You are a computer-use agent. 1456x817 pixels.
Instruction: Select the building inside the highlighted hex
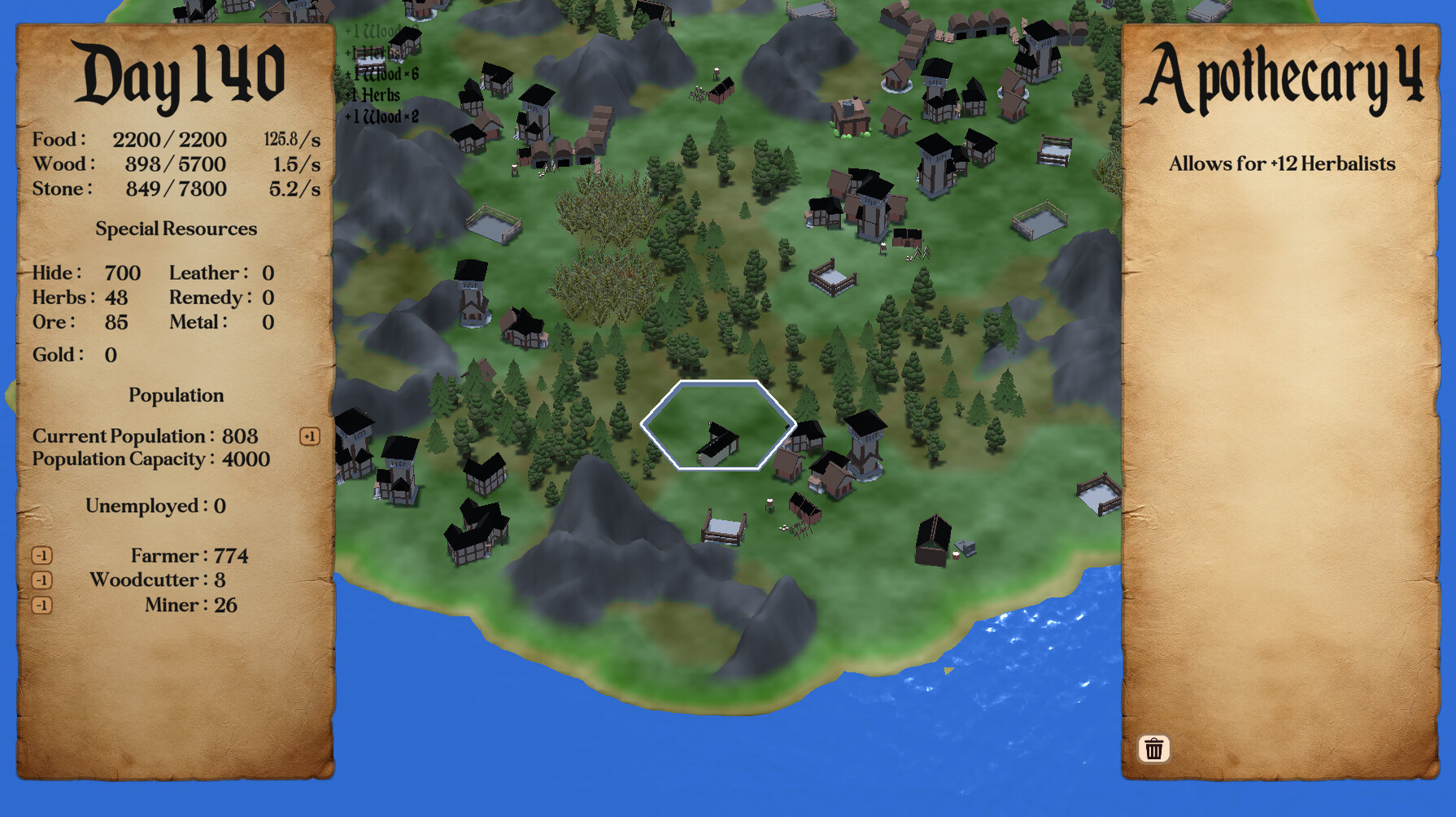tap(719, 443)
